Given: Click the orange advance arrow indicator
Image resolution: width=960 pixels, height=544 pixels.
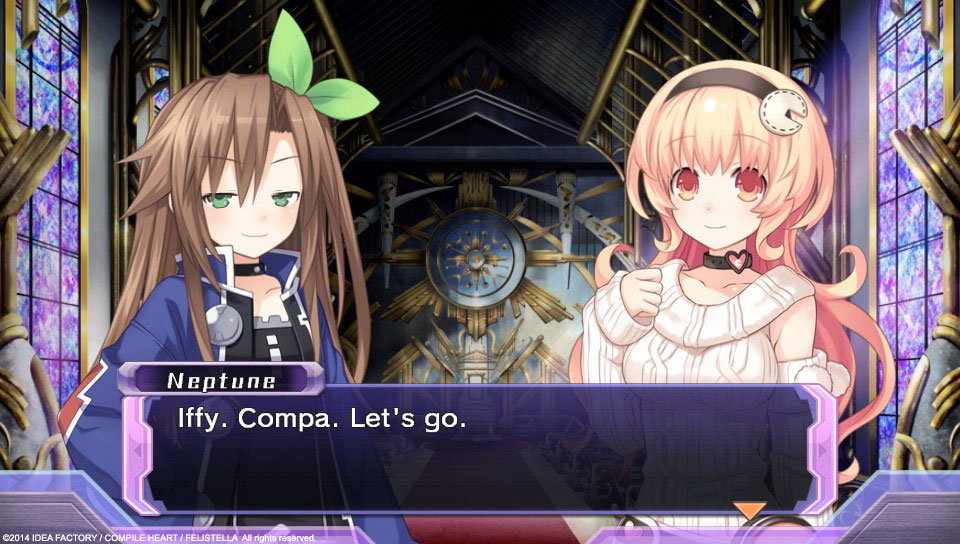Looking at the screenshot, I should (x=749, y=510).
